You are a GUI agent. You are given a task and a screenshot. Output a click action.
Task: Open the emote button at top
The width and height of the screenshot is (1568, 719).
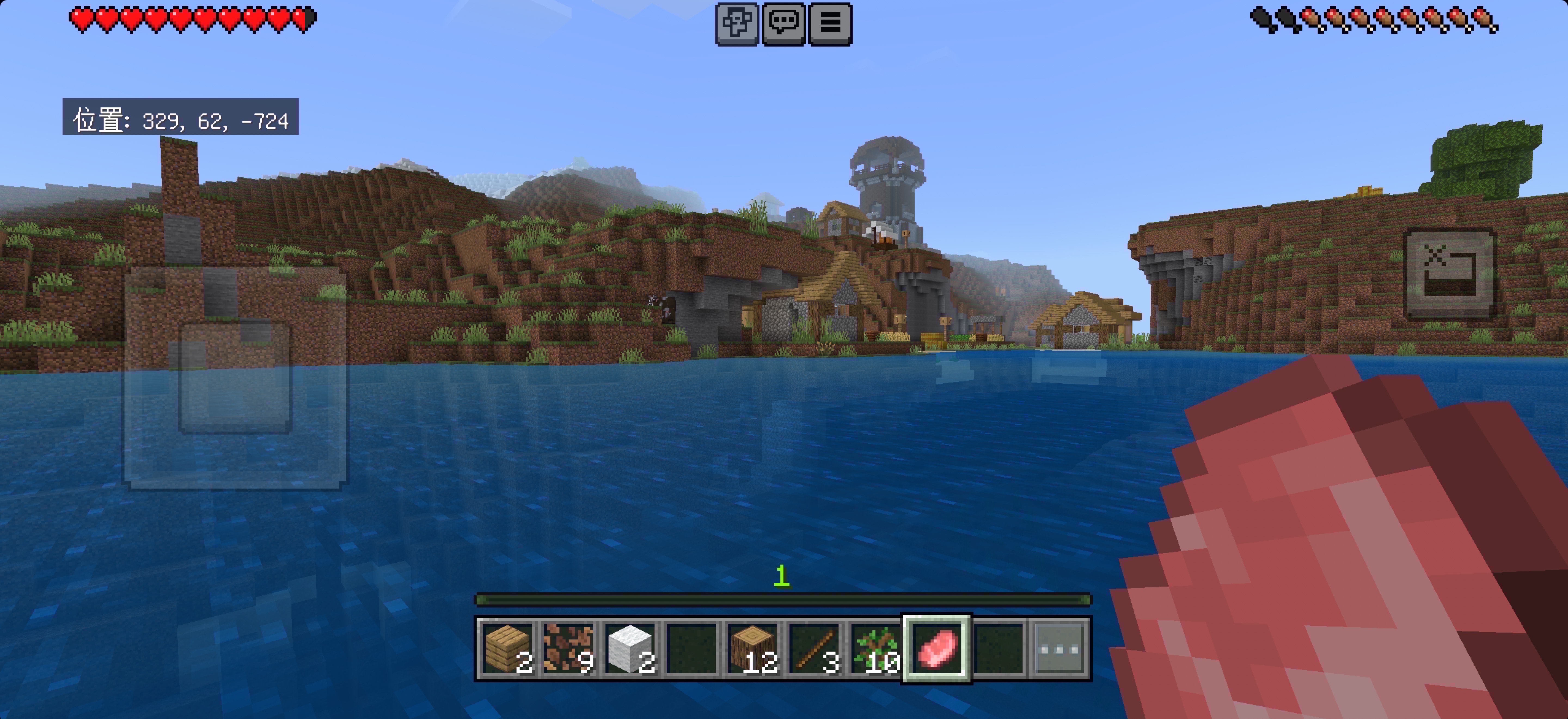(737, 24)
